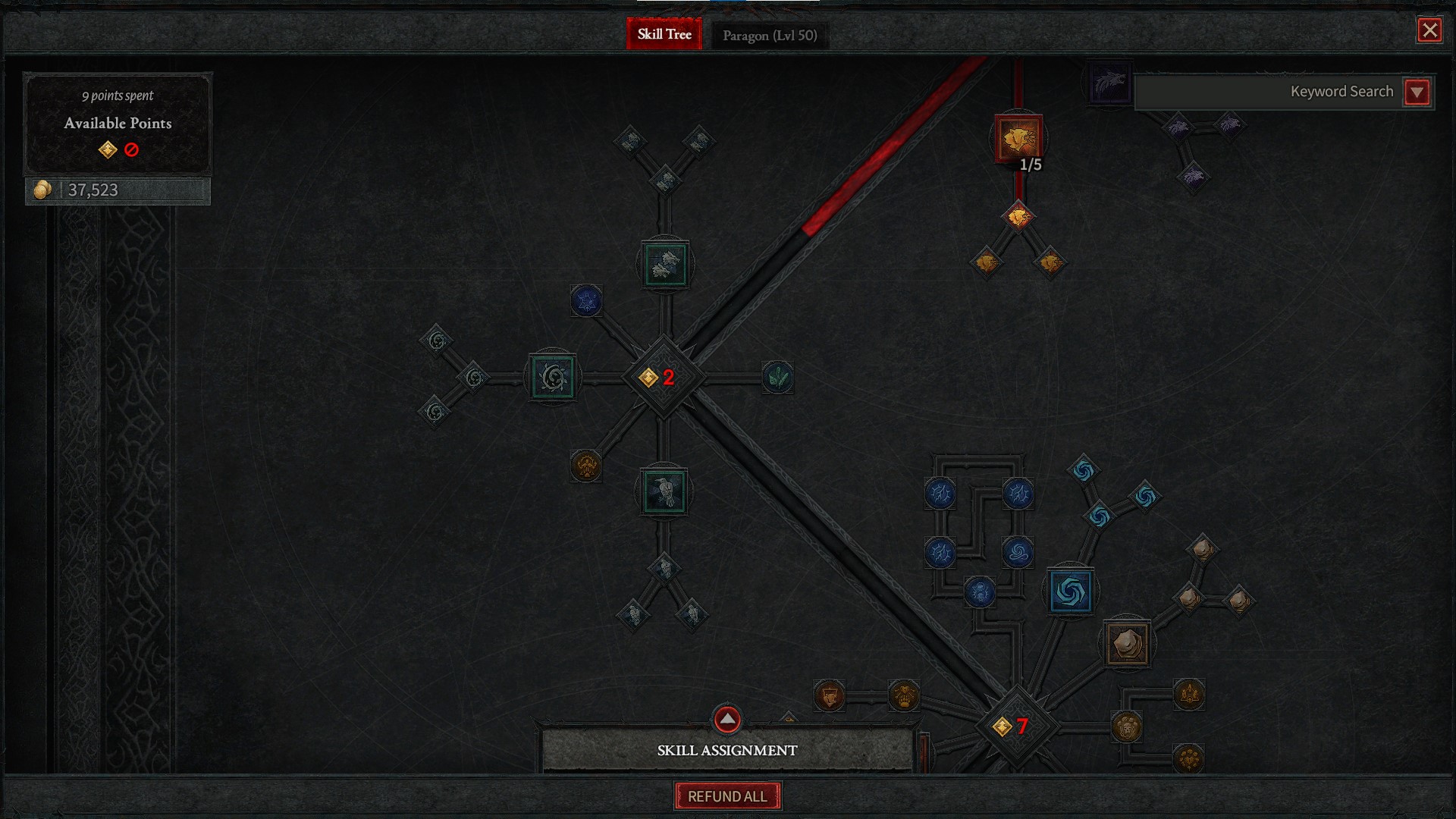Close the skill tree window
Viewport: 1456px width, 819px height.
[x=1429, y=30]
